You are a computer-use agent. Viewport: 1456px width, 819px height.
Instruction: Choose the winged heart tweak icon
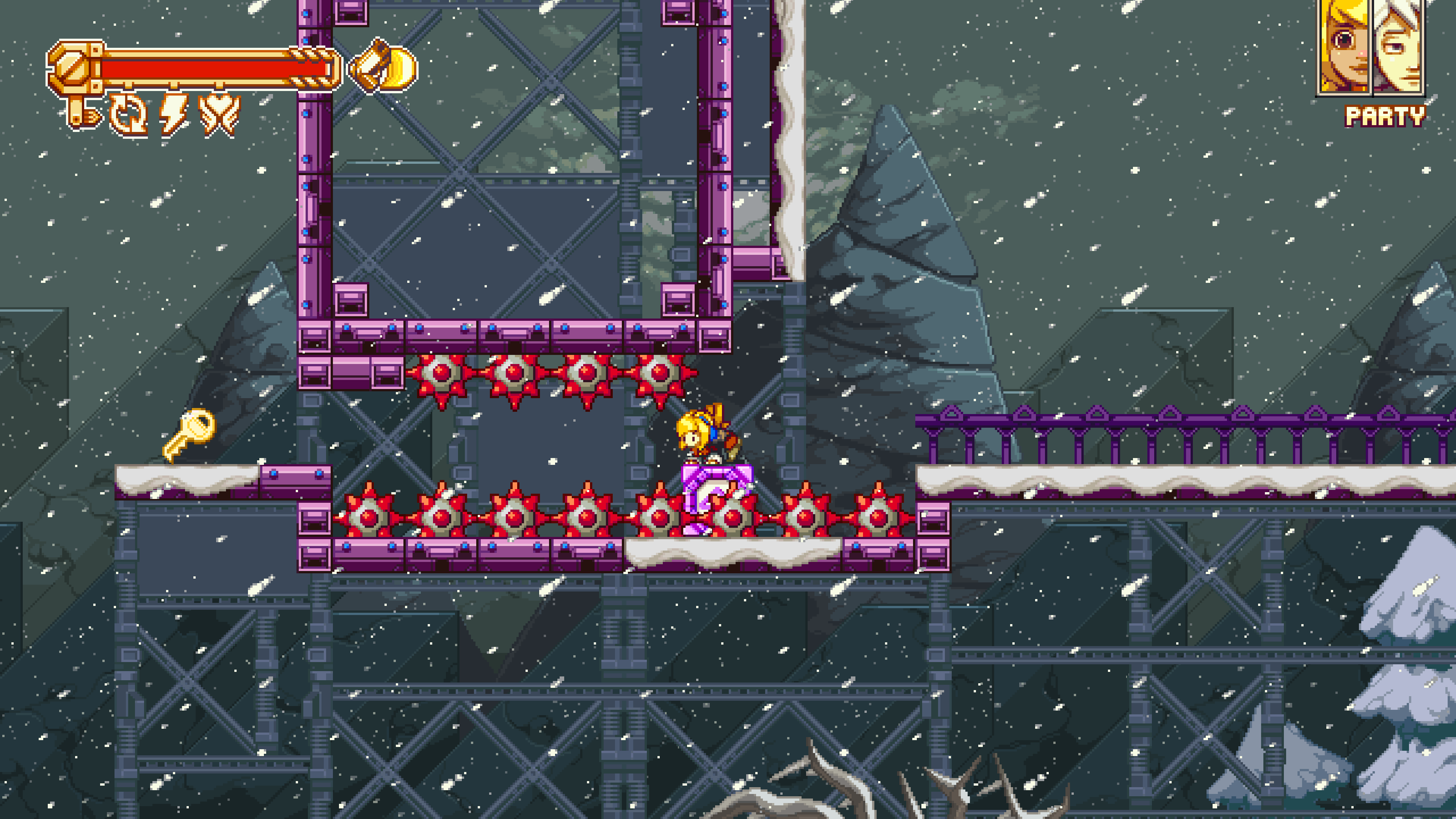(219, 115)
